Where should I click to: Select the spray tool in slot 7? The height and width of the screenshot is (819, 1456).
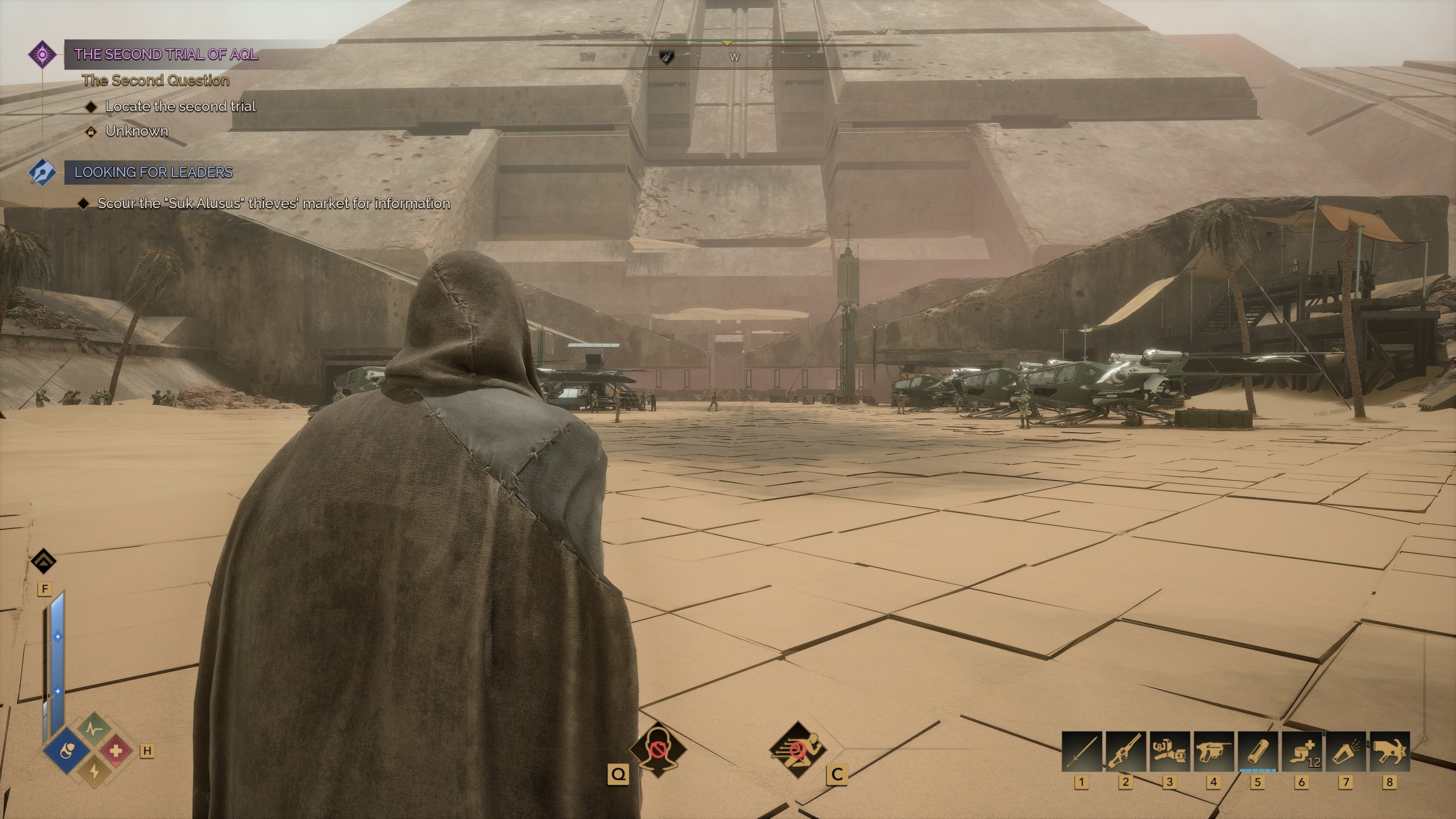coord(1345,752)
